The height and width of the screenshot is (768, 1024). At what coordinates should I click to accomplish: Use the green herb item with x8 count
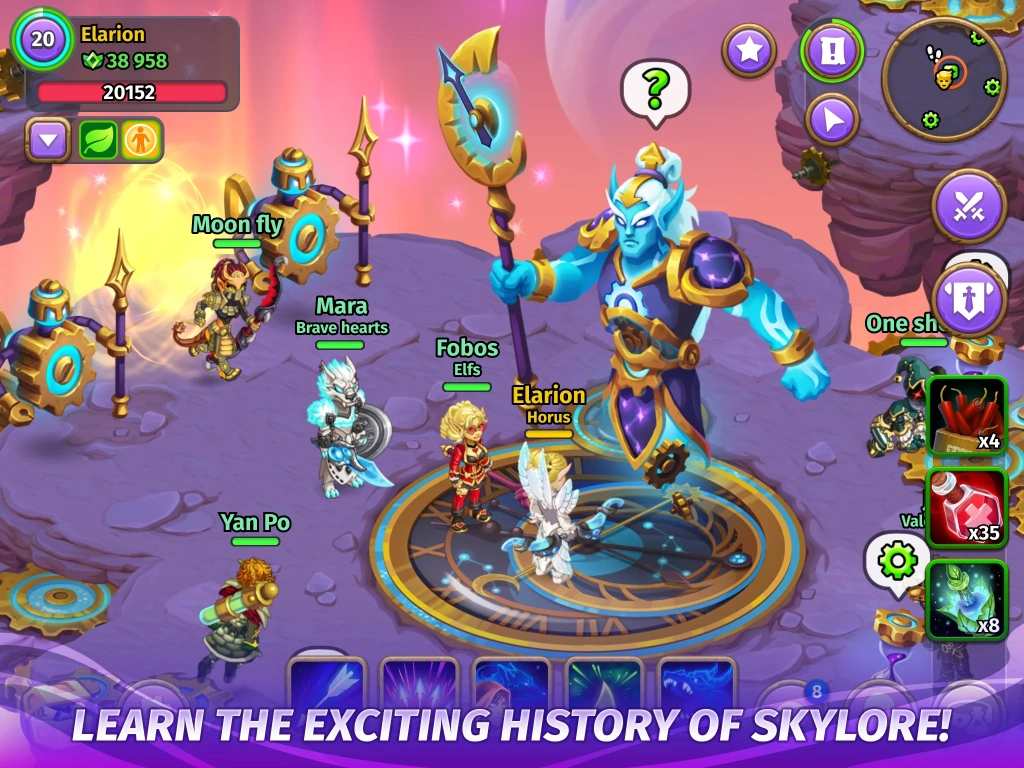pyautogui.click(x=966, y=599)
